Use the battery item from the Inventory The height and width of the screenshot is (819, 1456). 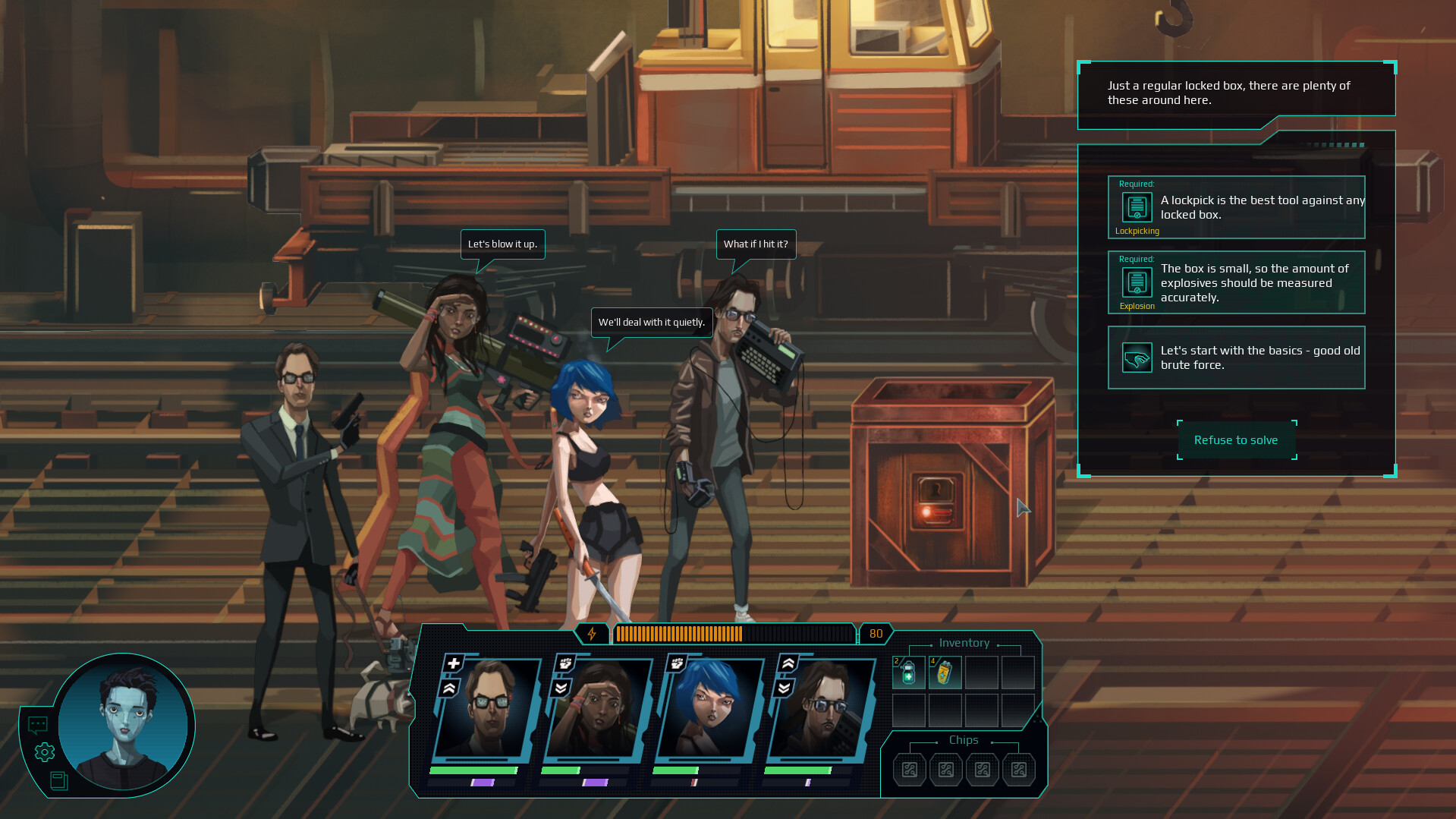pos(944,673)
